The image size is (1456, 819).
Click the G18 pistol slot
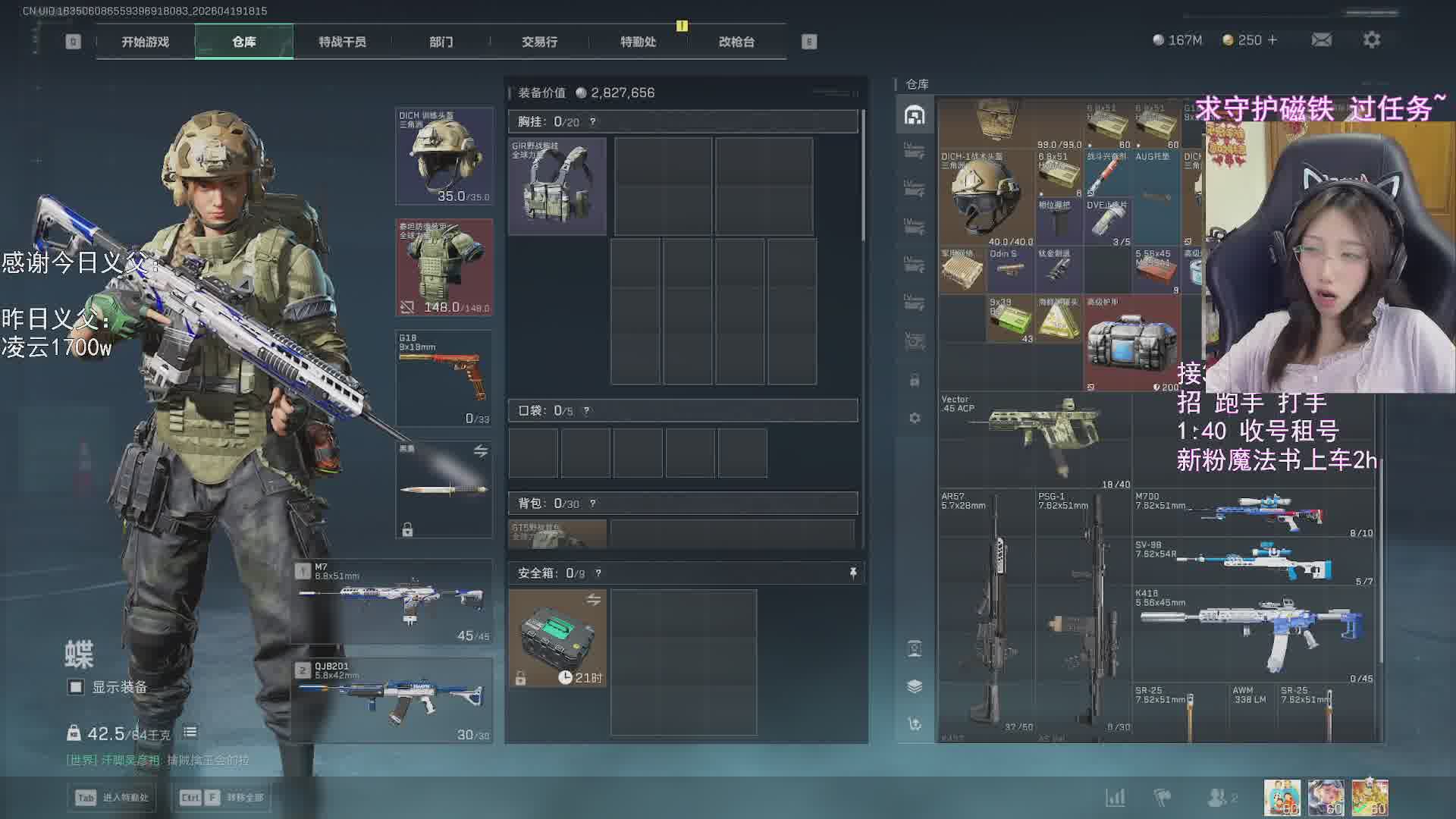[x=444, y=378]
